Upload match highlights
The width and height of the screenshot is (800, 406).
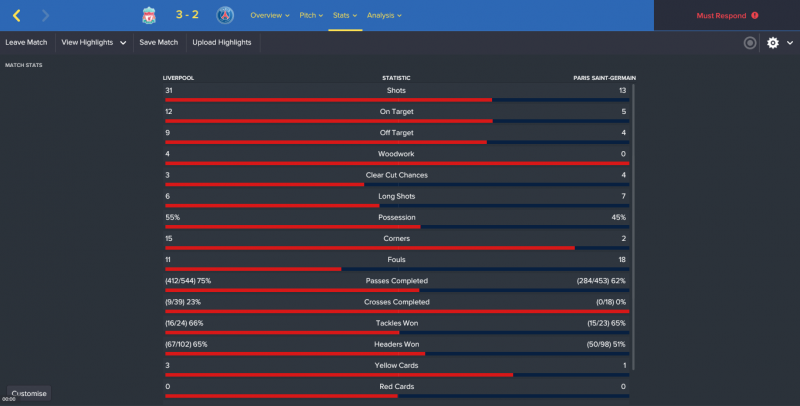(x=222, y=43)
